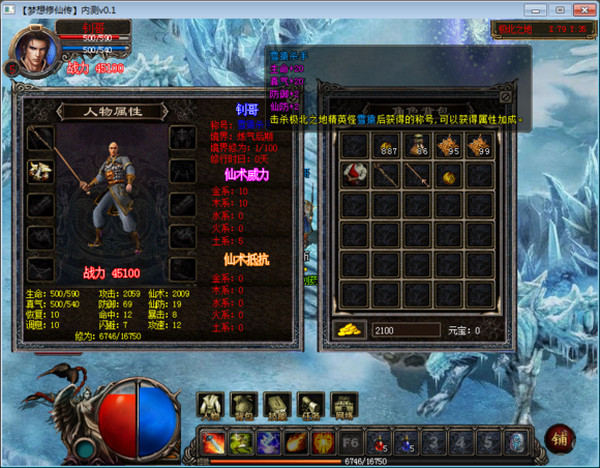This screenshot has width=600, height=468.
Task: Activate the green dragon skill
Action: (x=241, y=440)
